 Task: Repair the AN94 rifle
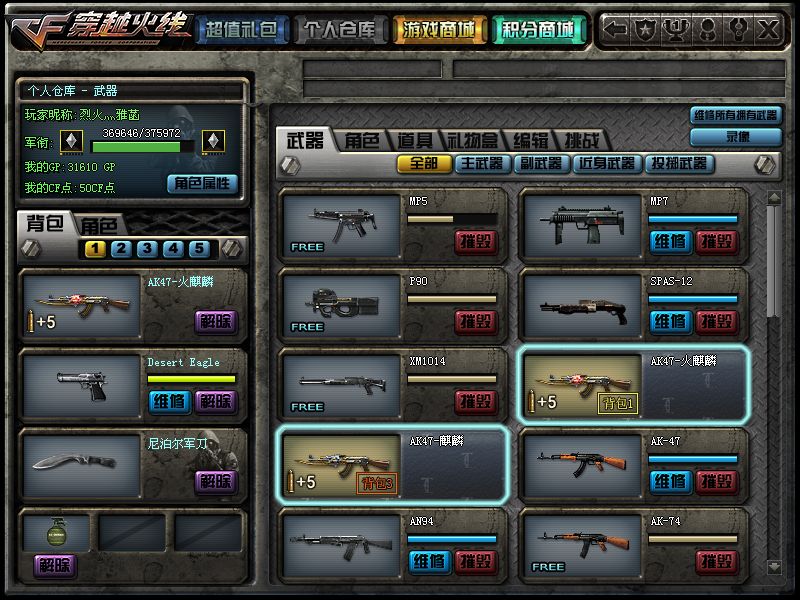click(430, 561)
